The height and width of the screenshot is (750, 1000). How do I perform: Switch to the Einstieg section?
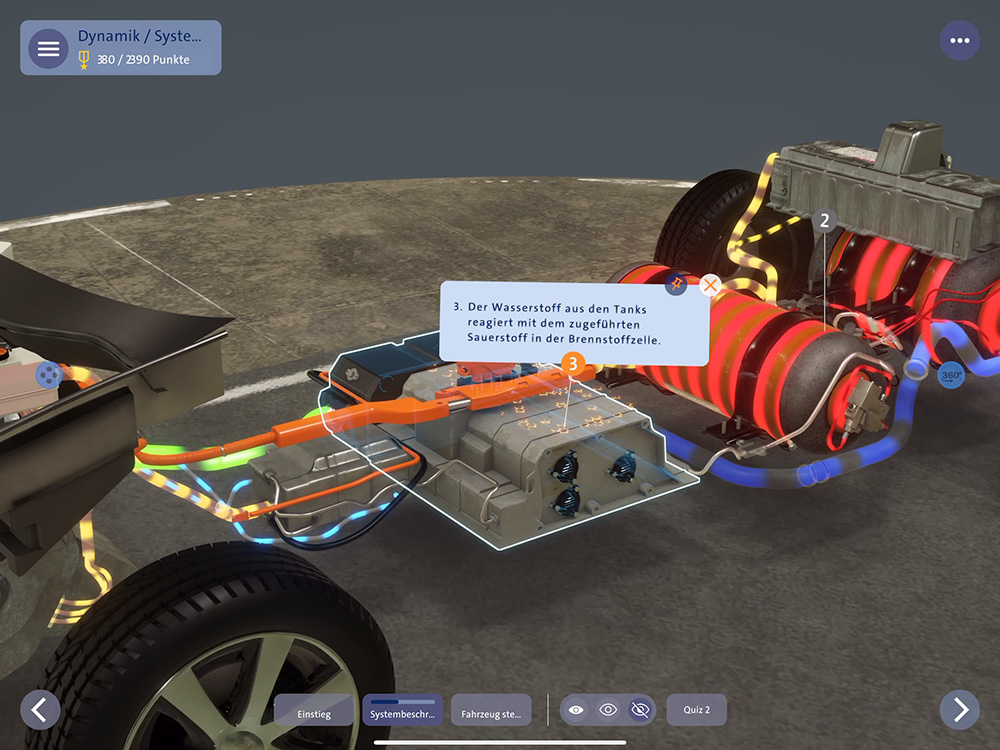(314, 711)
